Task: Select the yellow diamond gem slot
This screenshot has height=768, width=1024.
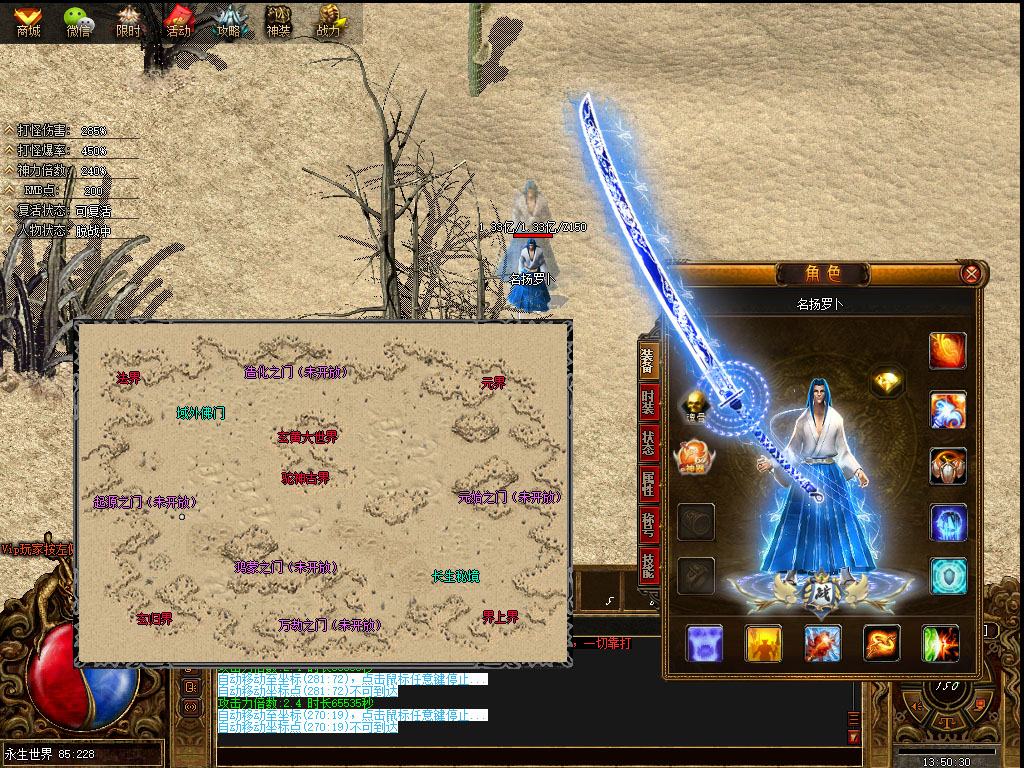Action: point(886,381)
